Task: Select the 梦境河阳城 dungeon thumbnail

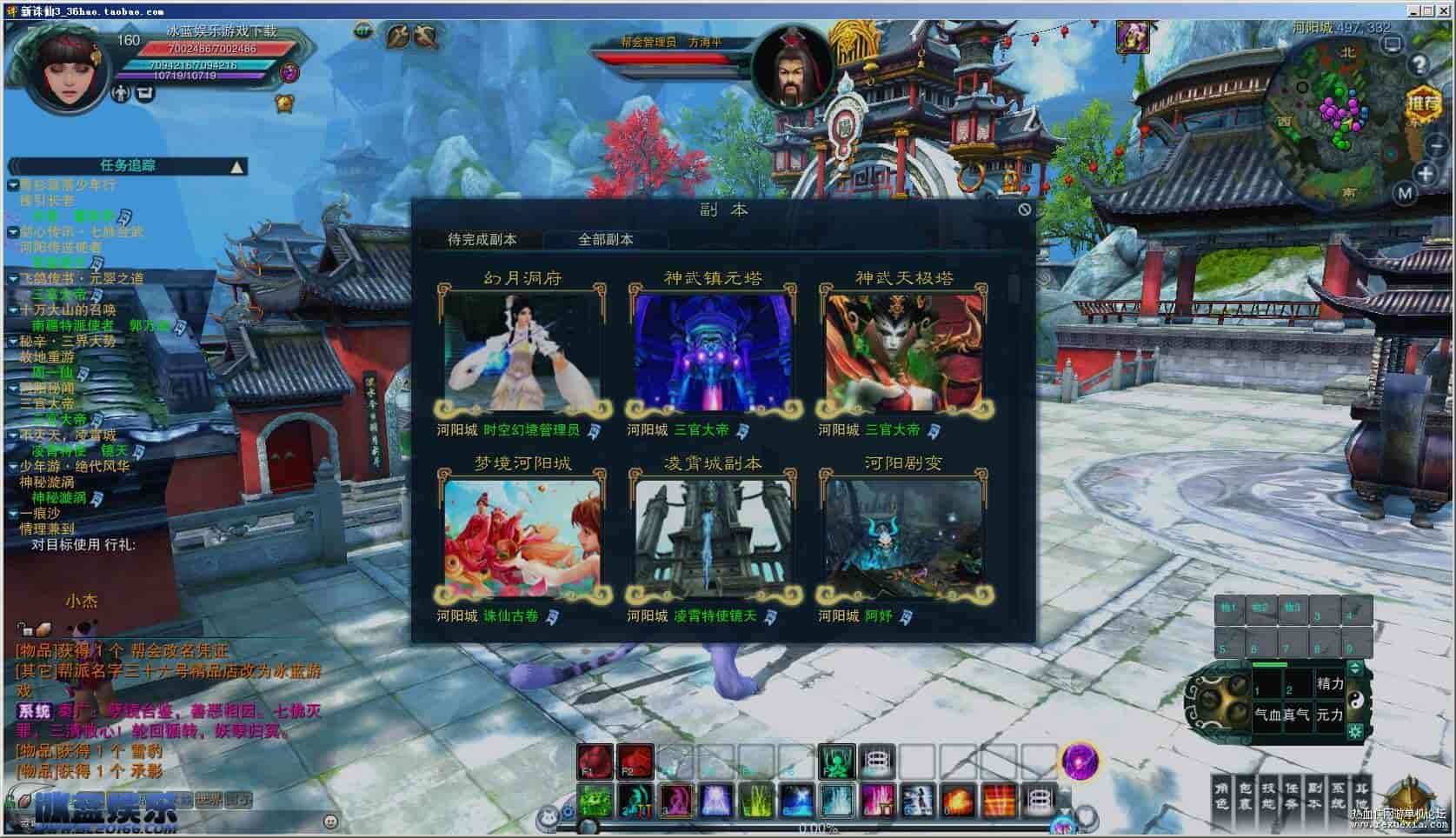Action: (522, 538)
